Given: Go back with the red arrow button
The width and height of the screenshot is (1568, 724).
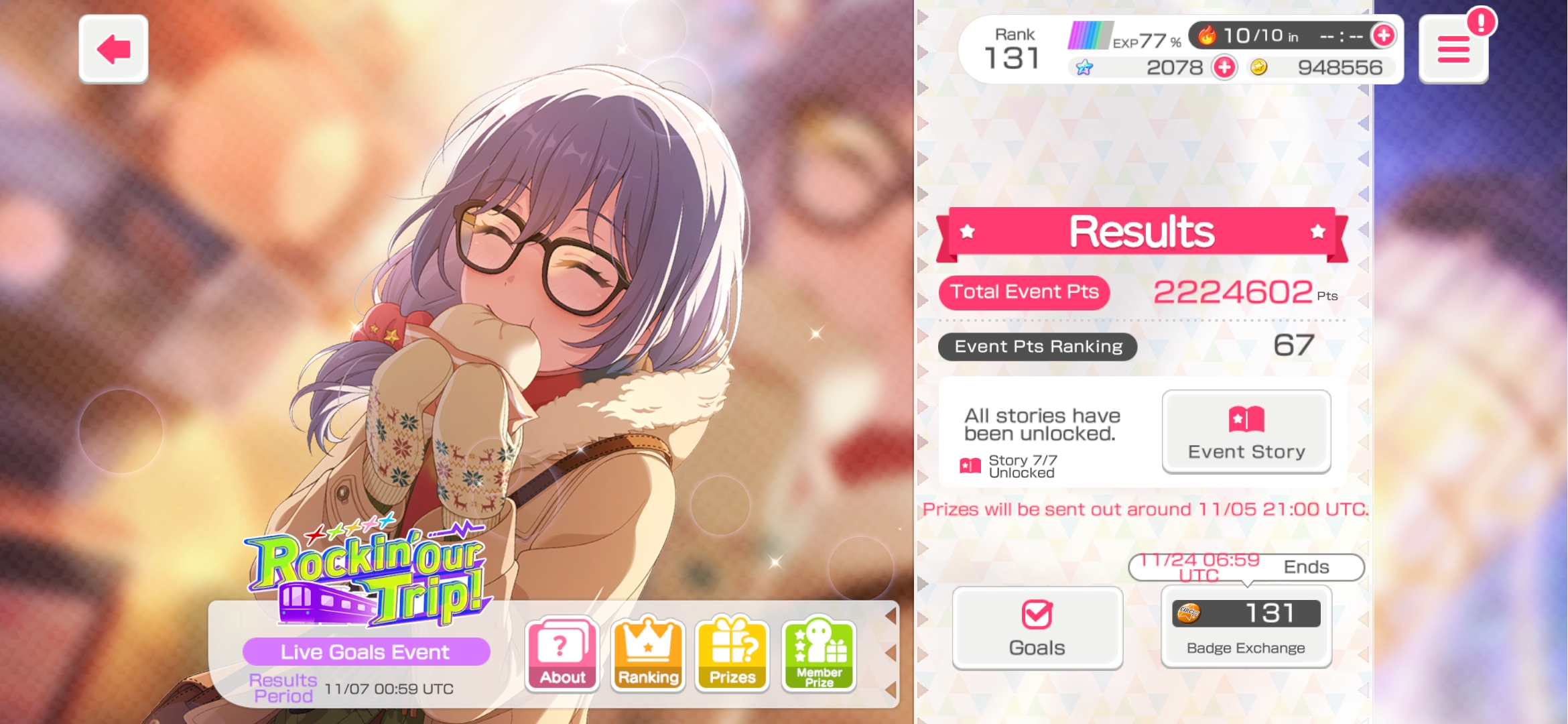Looking at the screenshot, I should (x=113, y=50).
